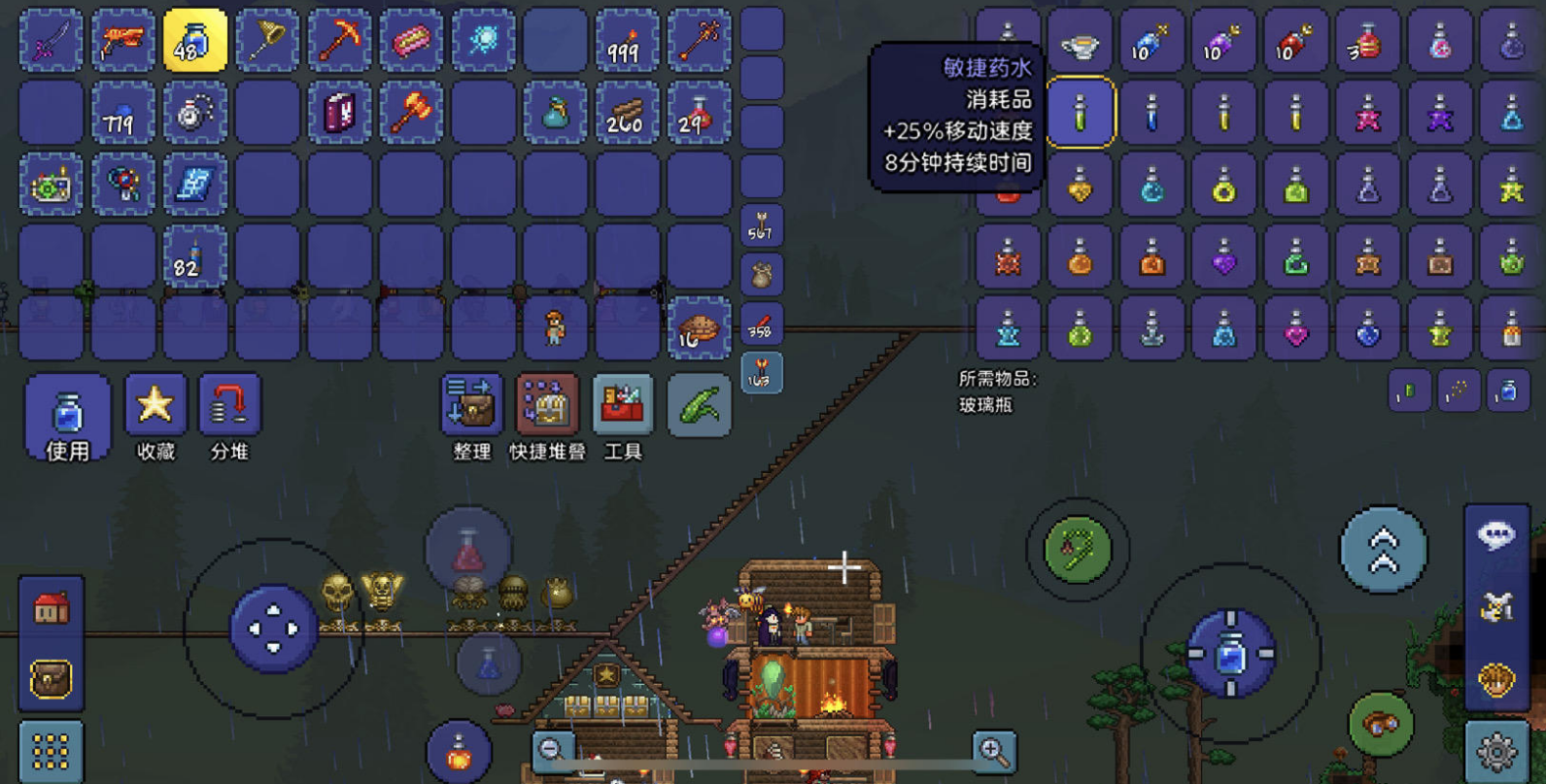The height and width of the screenshot is (784, 1546).
Task: Zoom in with the plus magnifier
Action: 993,750
